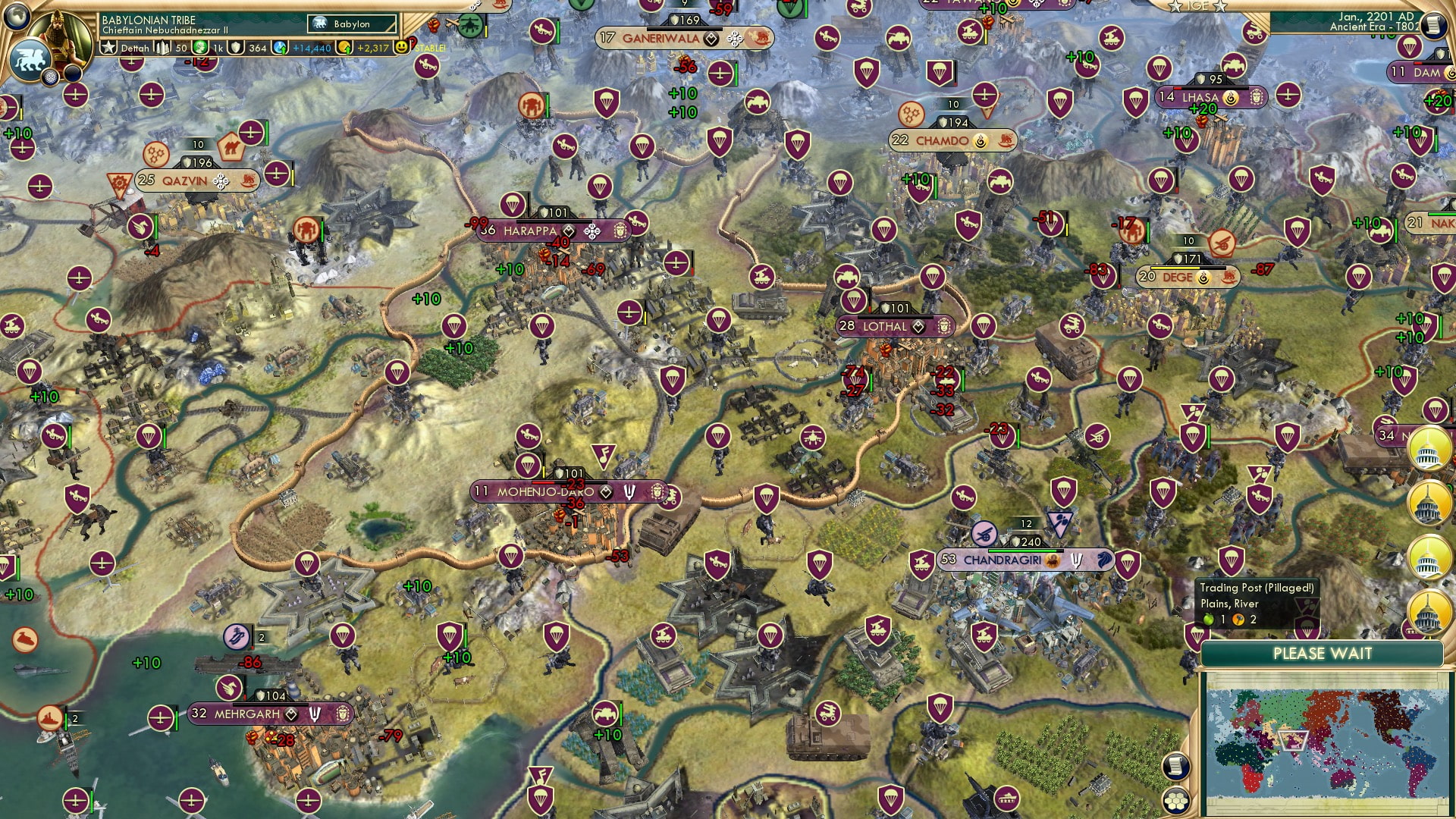Image resolution: width=1456 pixels, height=819 pixels.
Task: Click the religion icon on Ganeriwala's banner
Action: click(735, 39)
